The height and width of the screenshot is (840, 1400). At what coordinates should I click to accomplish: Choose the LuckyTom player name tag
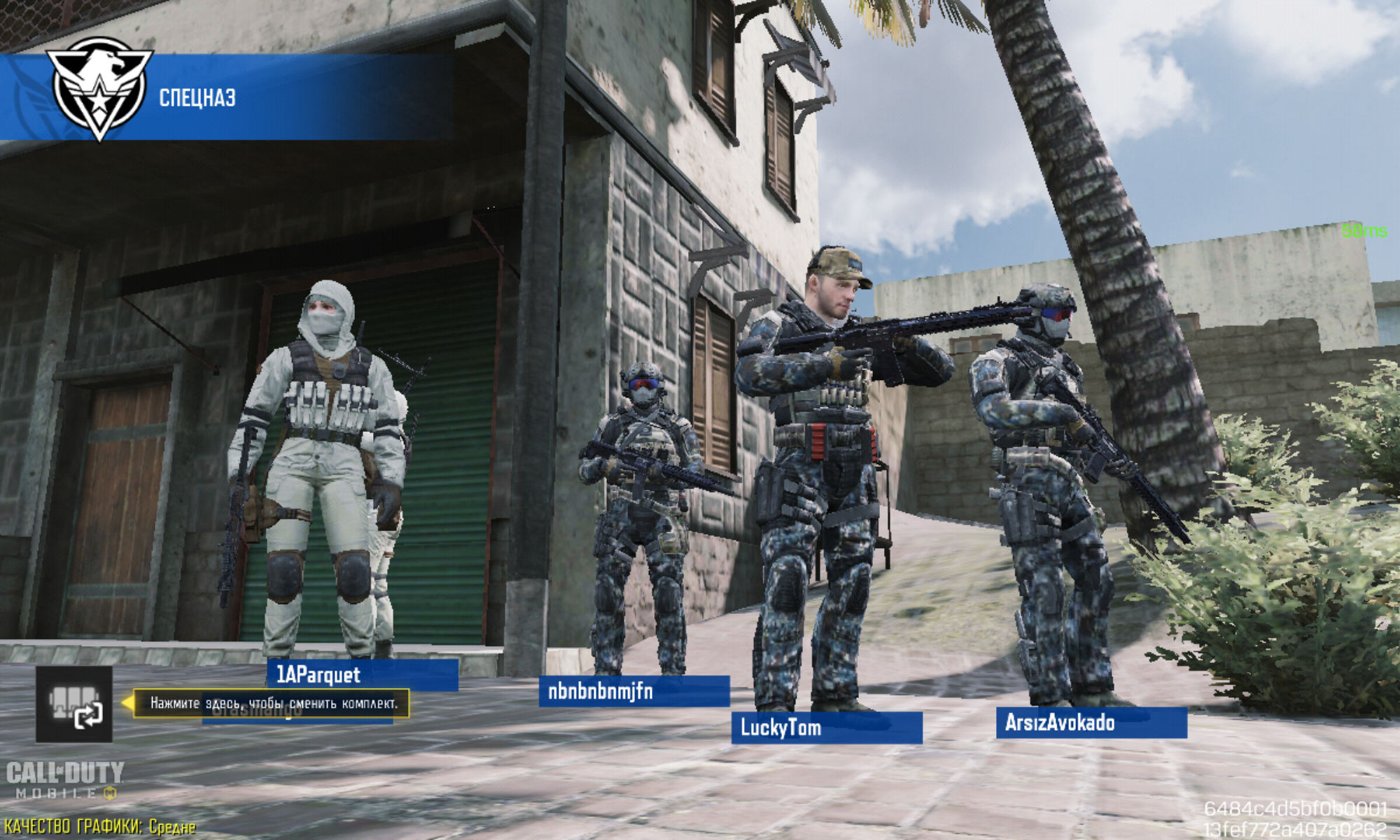tap(826, 727)
